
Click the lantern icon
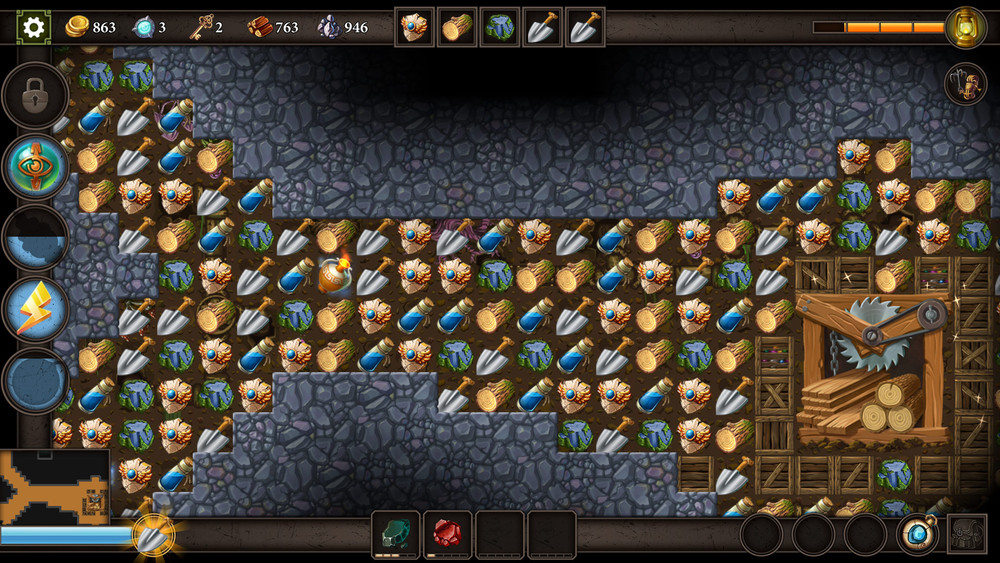click(965, 27)
